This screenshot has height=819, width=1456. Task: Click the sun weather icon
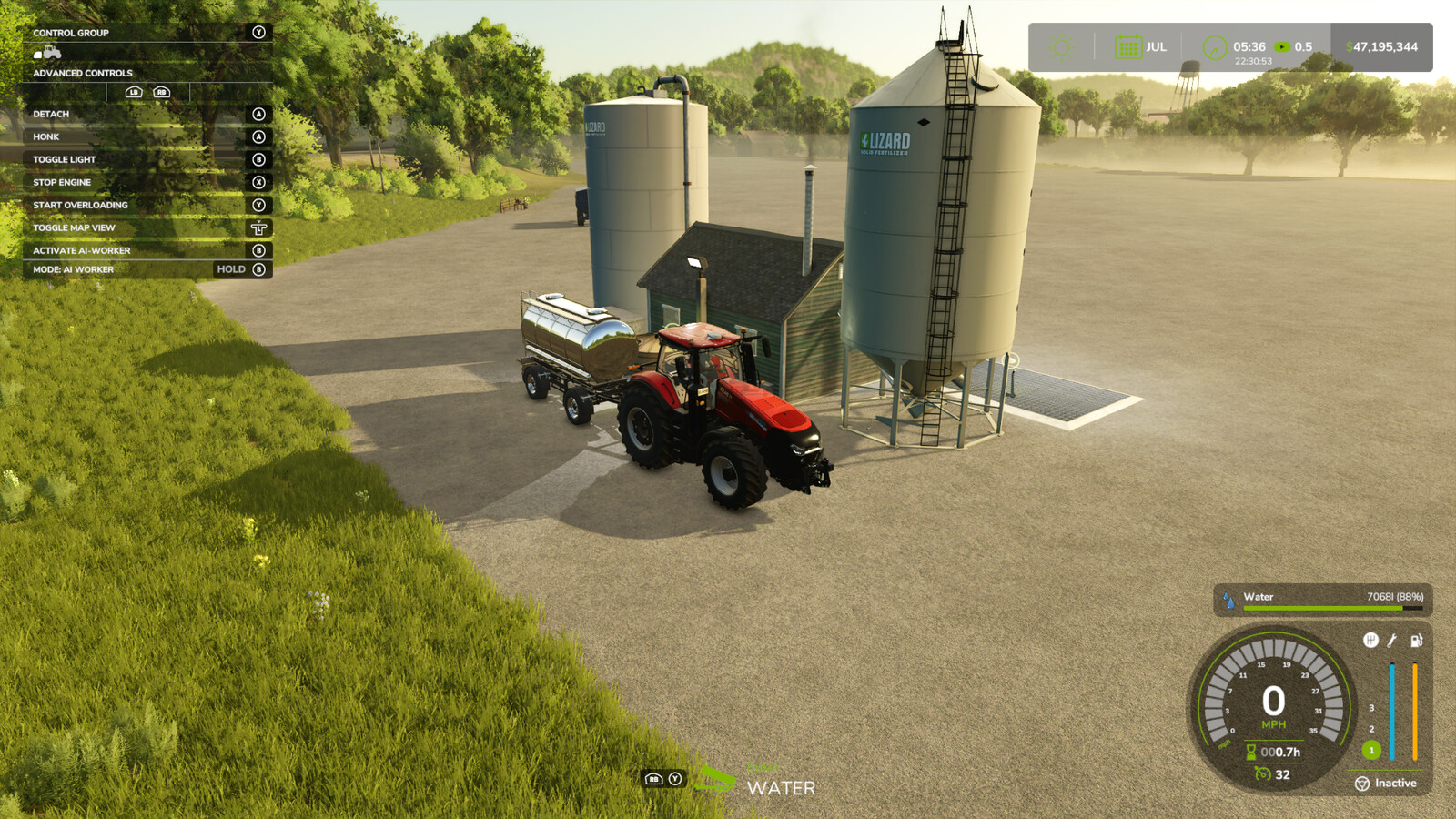1061,47
